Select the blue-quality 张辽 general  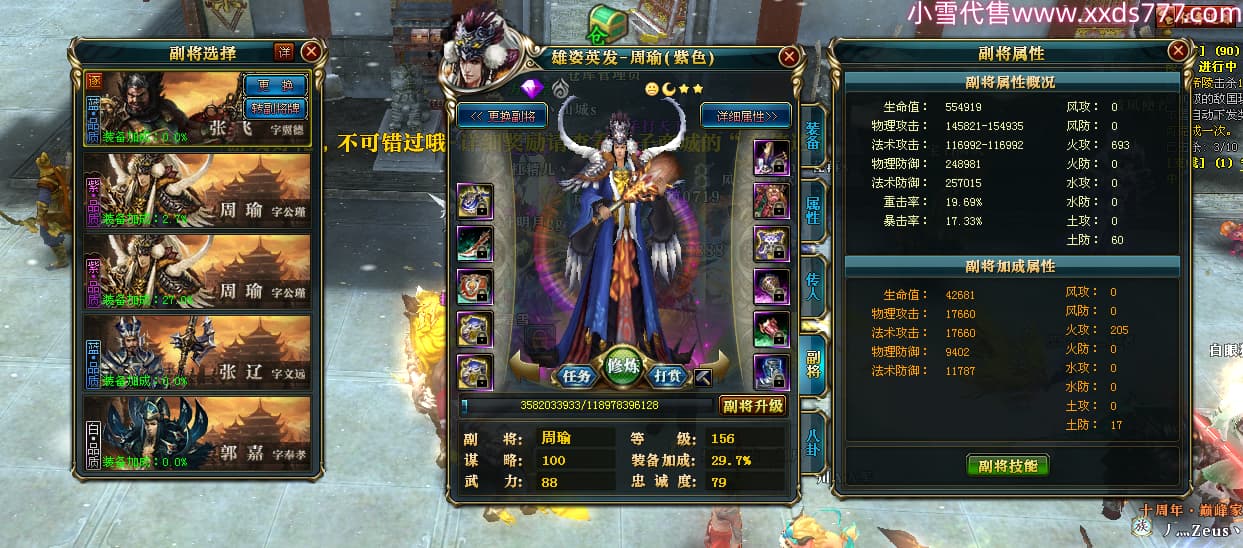tap(199, 352)
